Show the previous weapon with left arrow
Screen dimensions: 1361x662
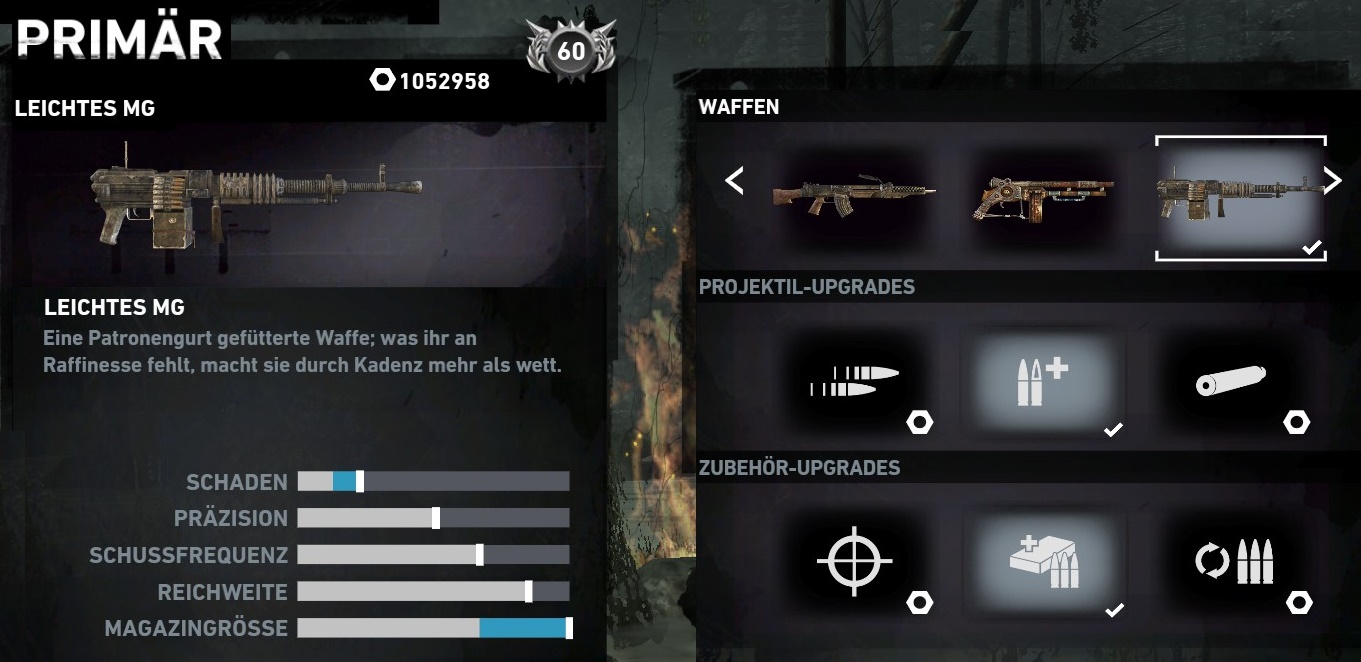point(735,181)
